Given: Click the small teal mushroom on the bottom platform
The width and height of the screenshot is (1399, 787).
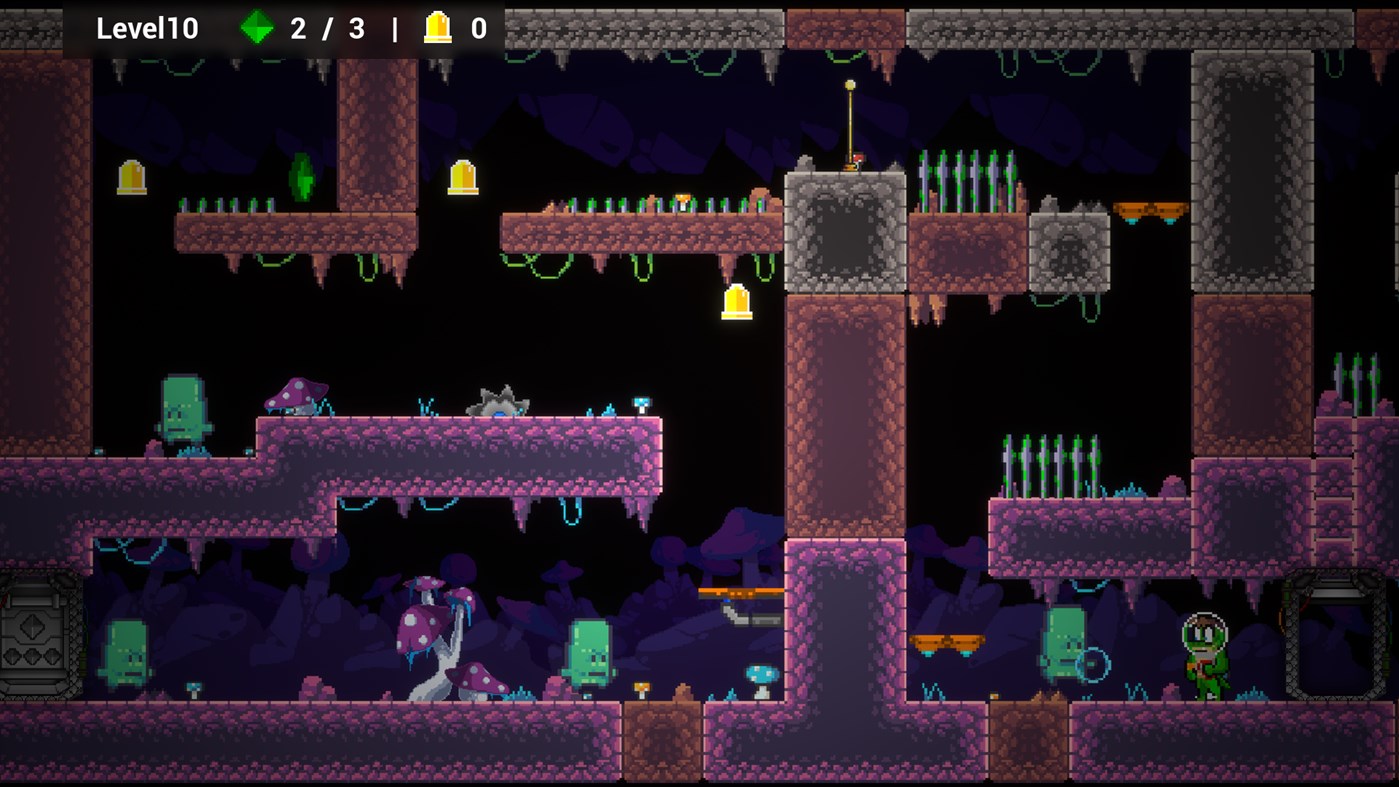Looking at the screenshot, I should (760, 678).
